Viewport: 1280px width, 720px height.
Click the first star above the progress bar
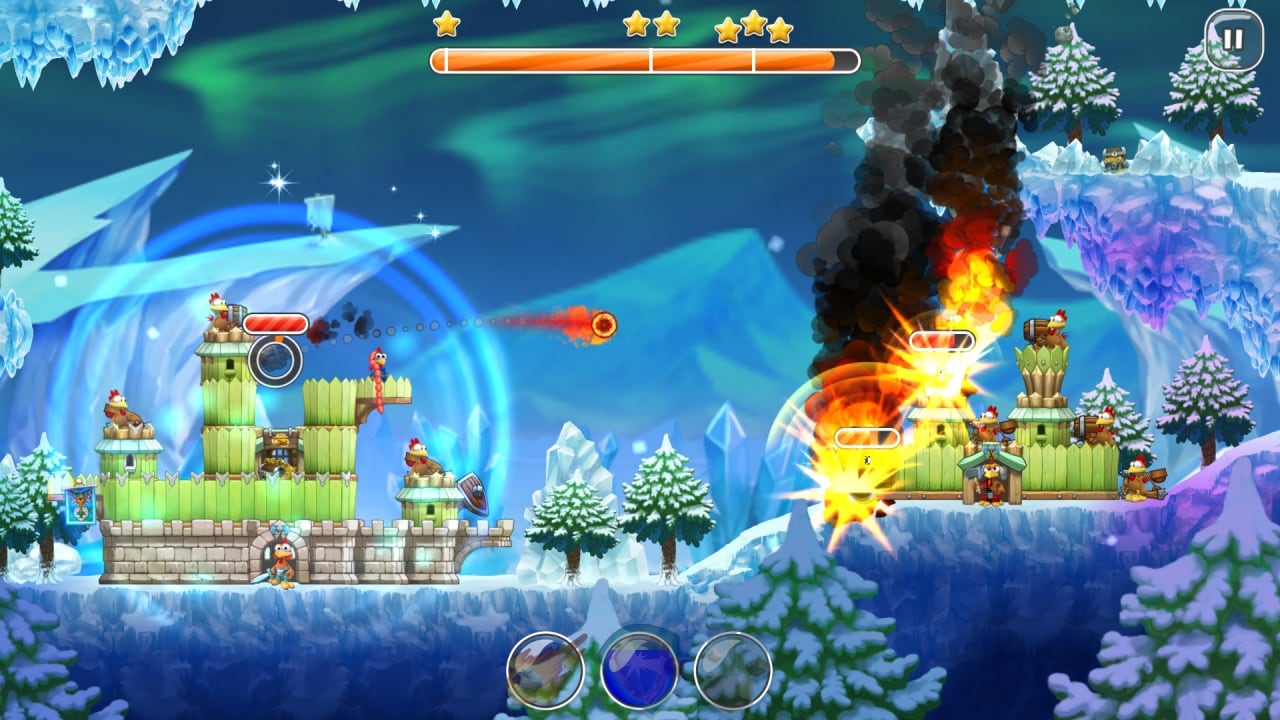(x=443, y=23)
